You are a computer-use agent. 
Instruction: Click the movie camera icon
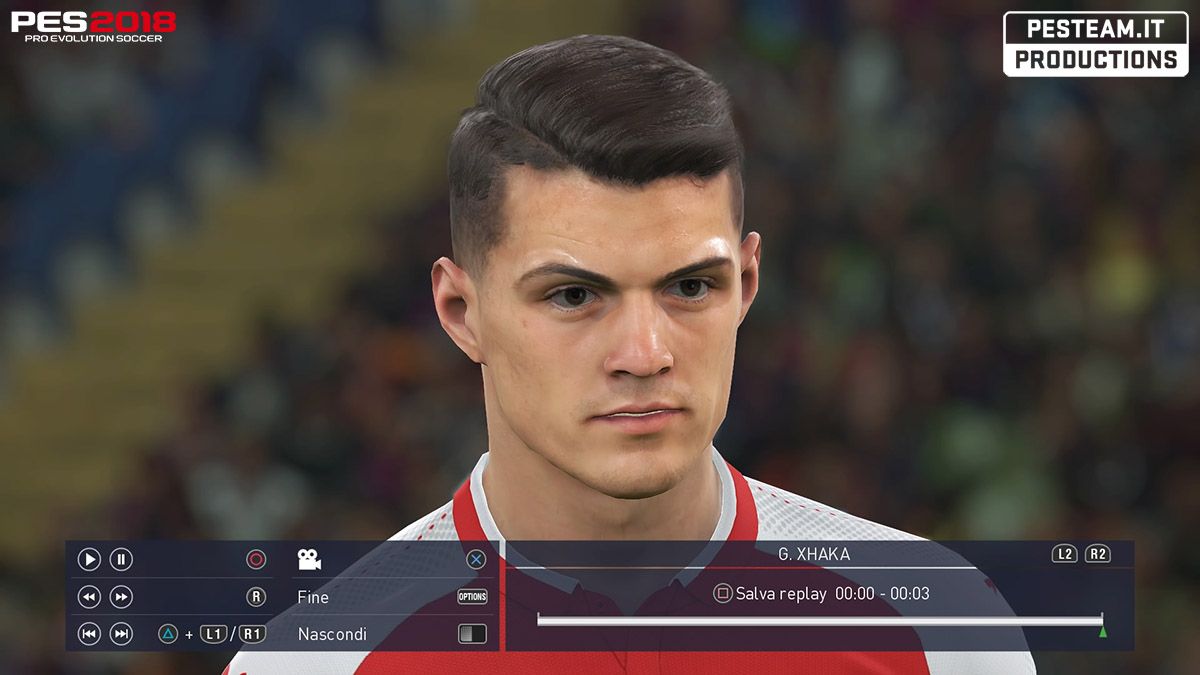pos(309,560)
